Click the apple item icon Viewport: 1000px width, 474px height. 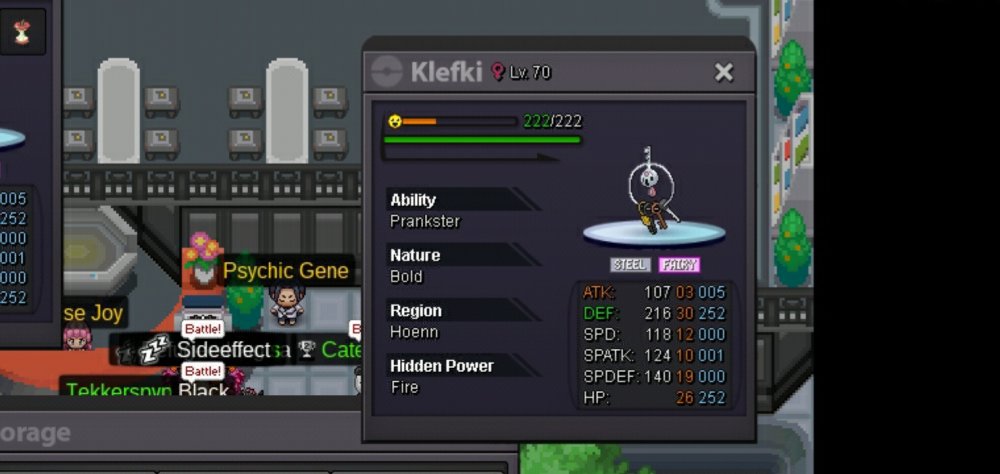(21, 32)
